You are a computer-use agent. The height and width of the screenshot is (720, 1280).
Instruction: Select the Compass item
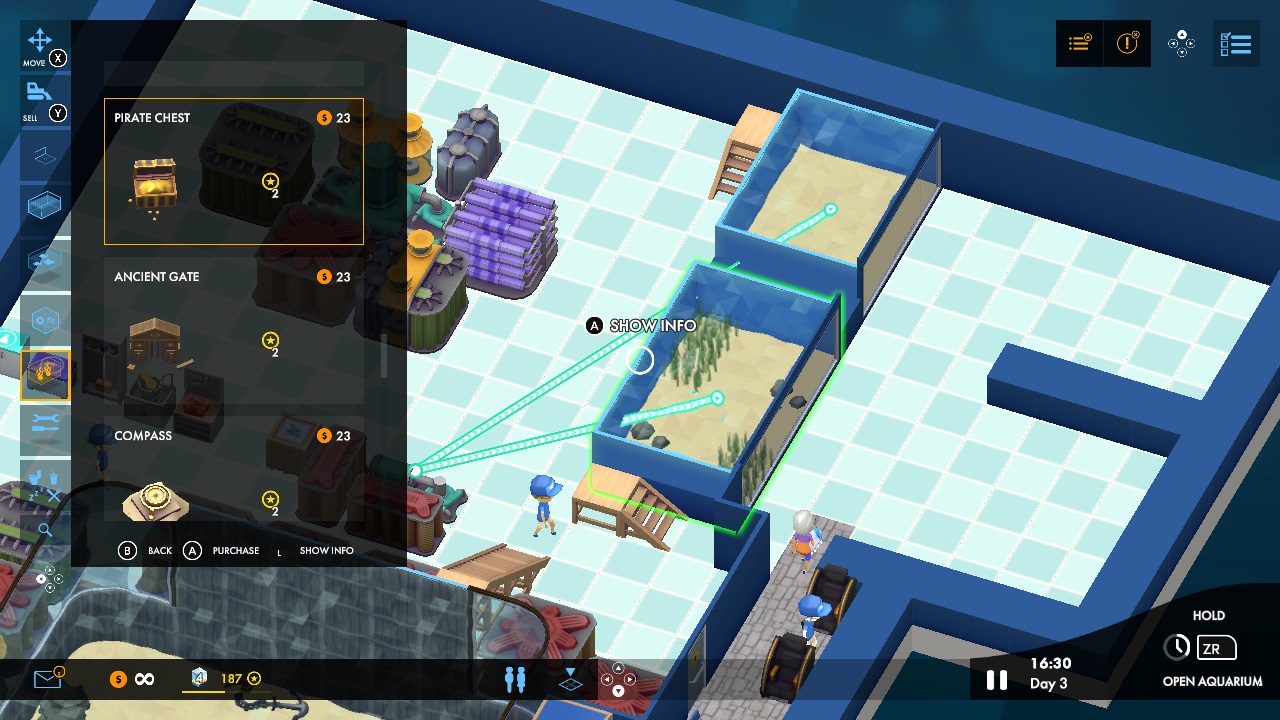click(233, 470)
